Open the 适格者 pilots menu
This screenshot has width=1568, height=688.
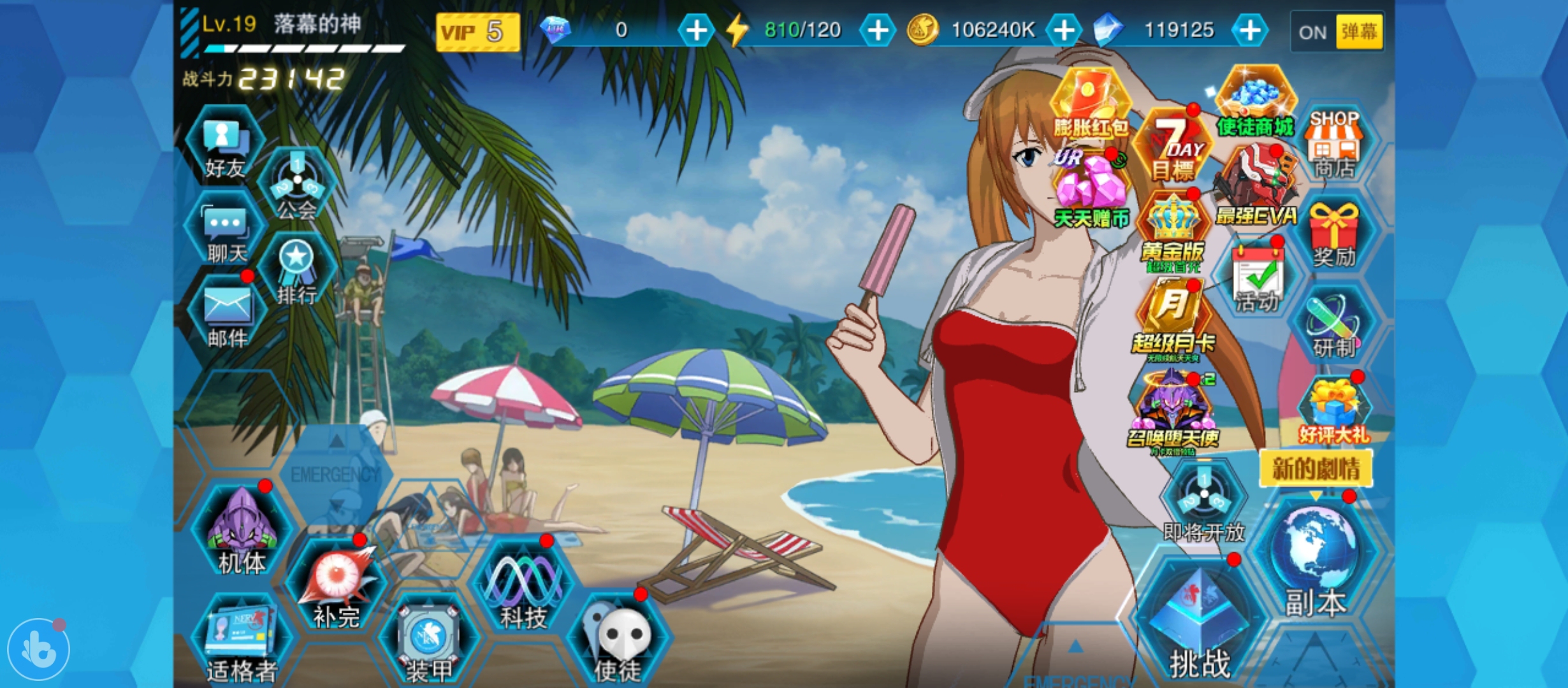(x=242, y=639)
